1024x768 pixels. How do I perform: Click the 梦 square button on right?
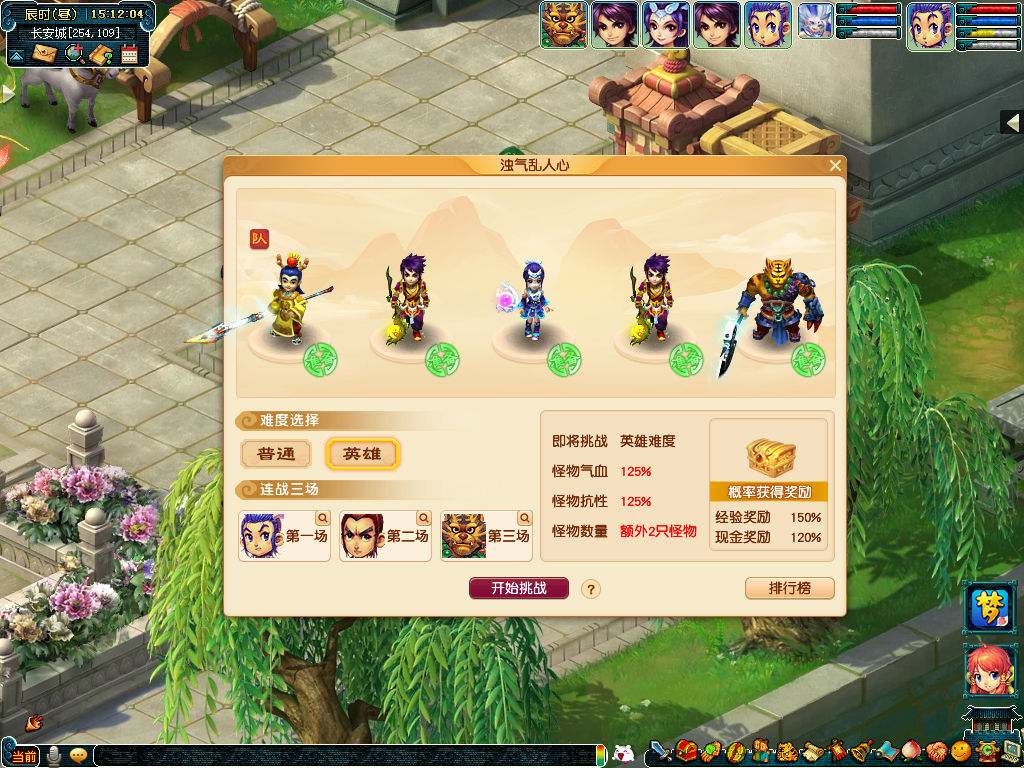[x=988, y=610]
